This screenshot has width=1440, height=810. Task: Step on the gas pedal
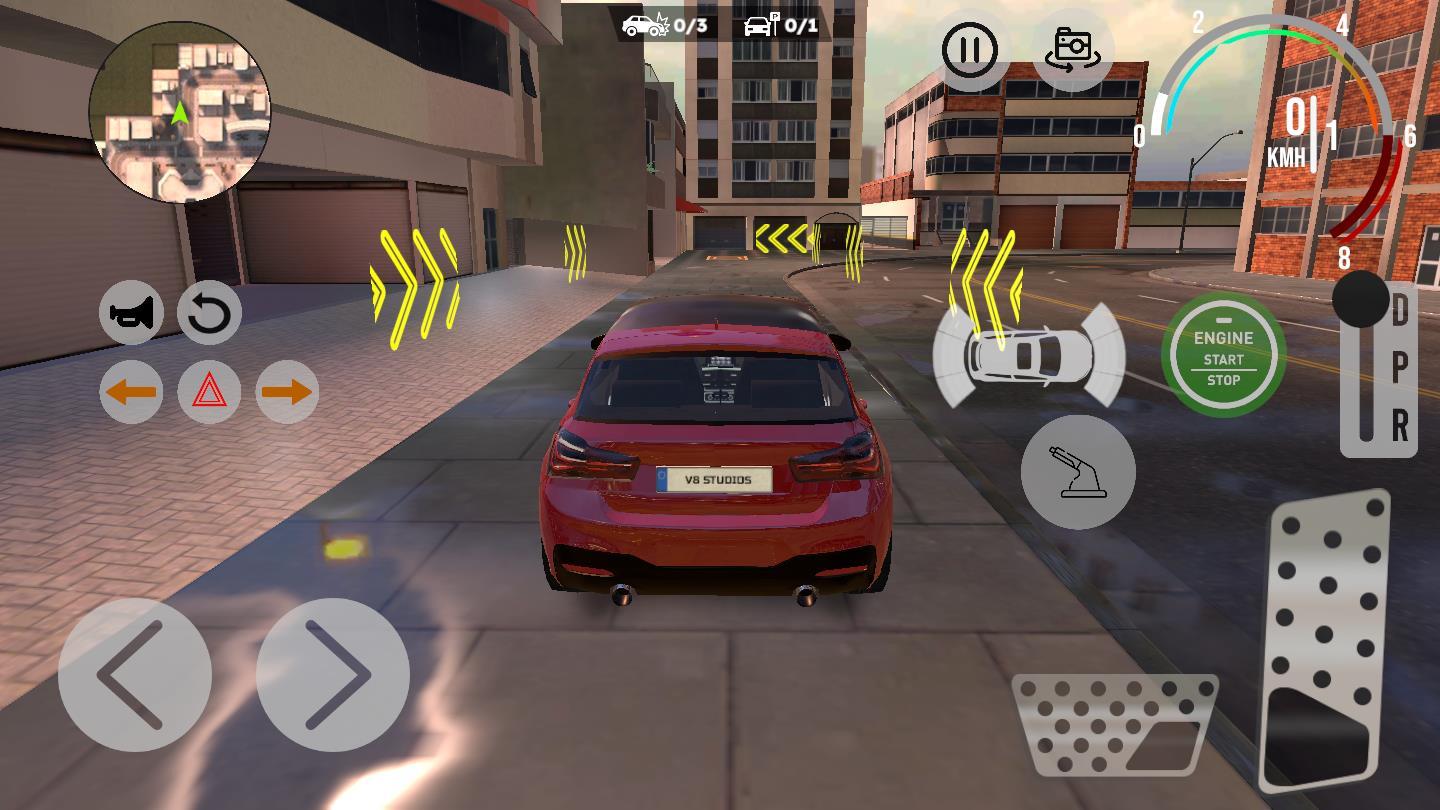tap(1327, 640)
